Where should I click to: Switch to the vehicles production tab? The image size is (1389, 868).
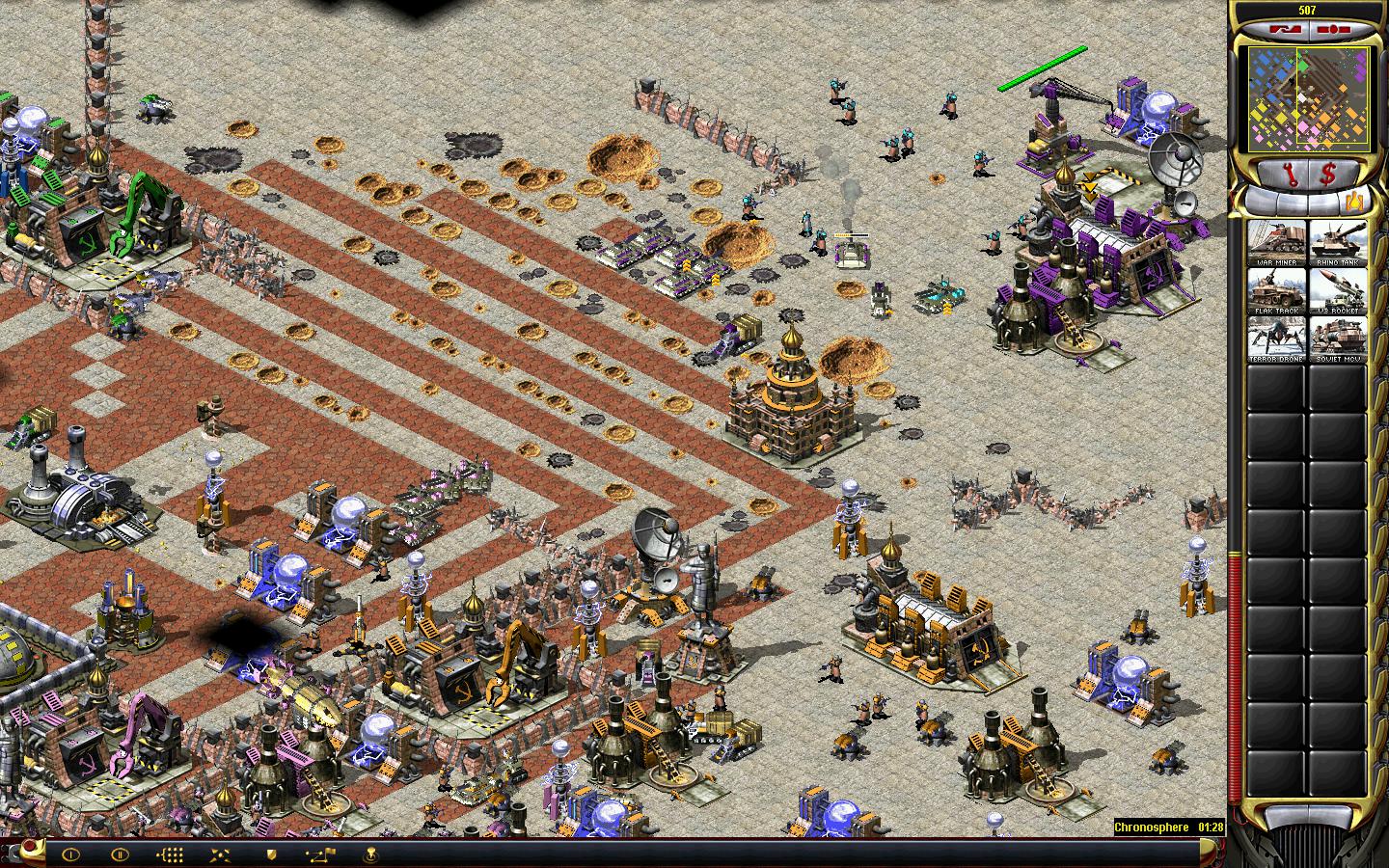[x=1356, y=202]
